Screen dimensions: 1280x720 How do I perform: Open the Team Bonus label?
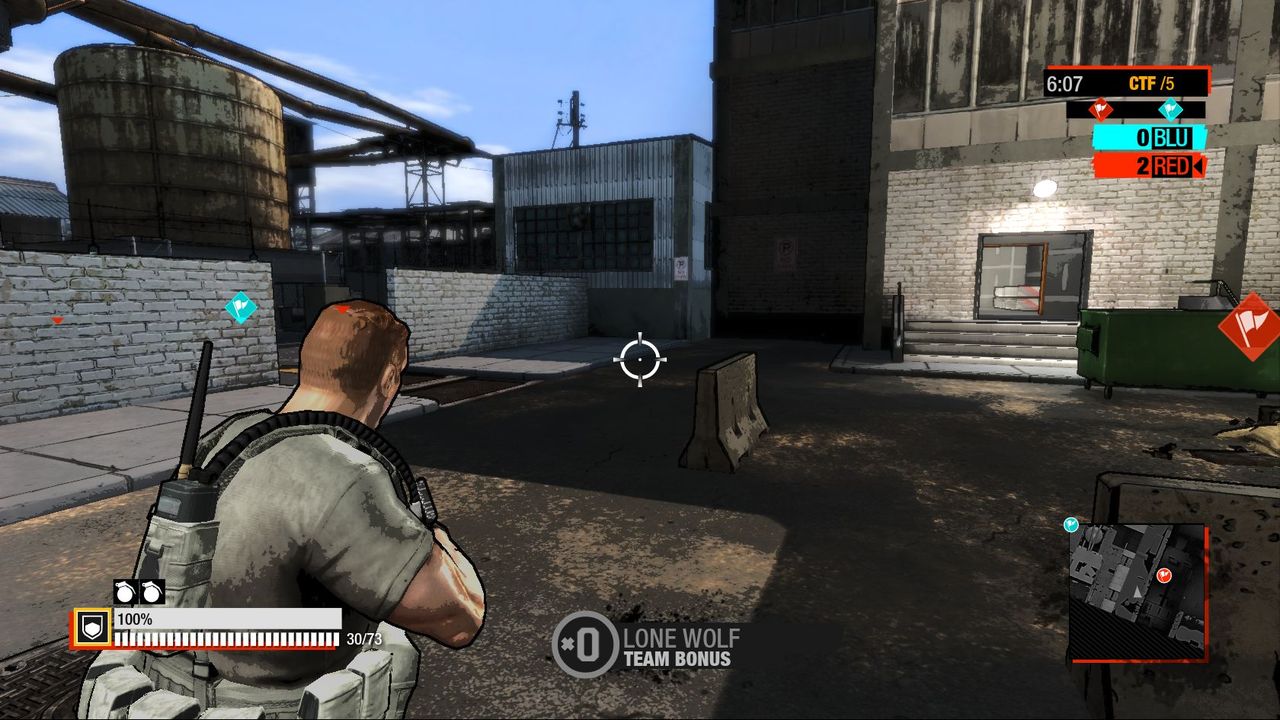(676, 658)
